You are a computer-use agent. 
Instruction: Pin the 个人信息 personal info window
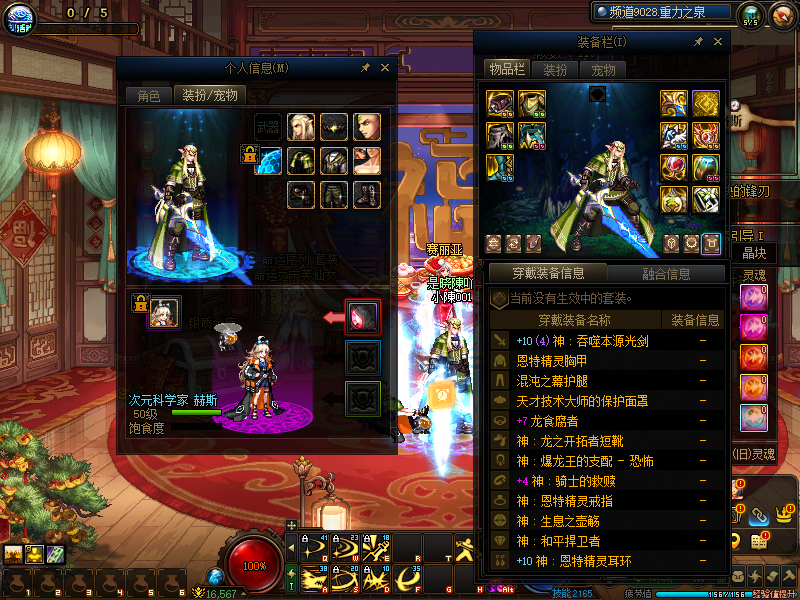click(x=366, y=68)
